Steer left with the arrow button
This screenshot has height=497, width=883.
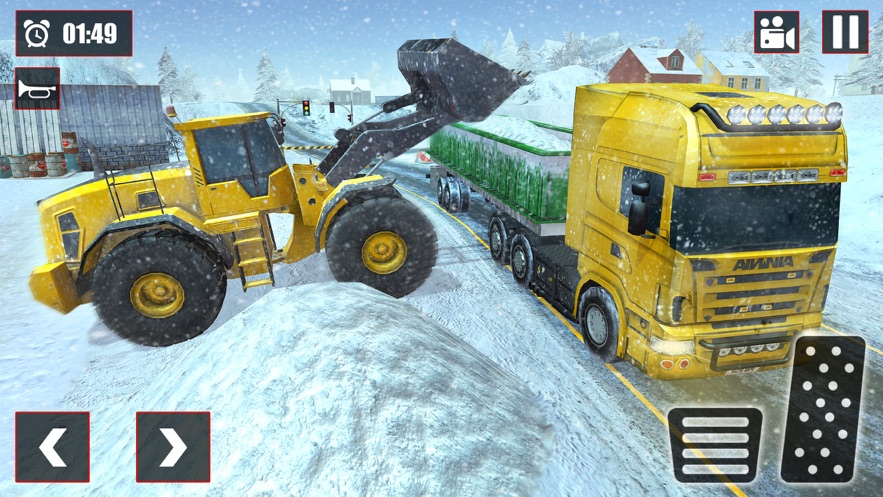click(x=52, y=447)
